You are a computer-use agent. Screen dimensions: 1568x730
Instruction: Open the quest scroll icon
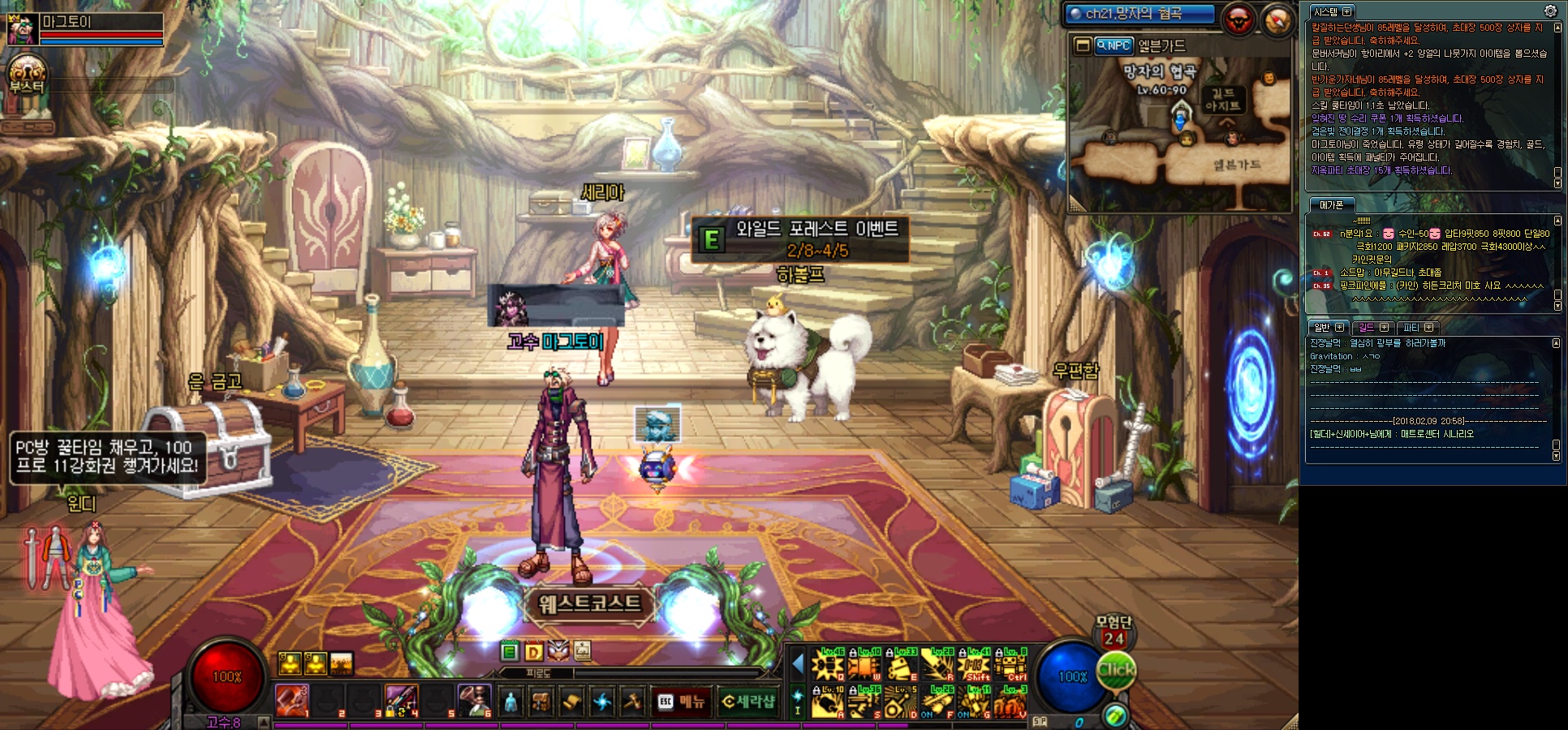coord(571,702)
